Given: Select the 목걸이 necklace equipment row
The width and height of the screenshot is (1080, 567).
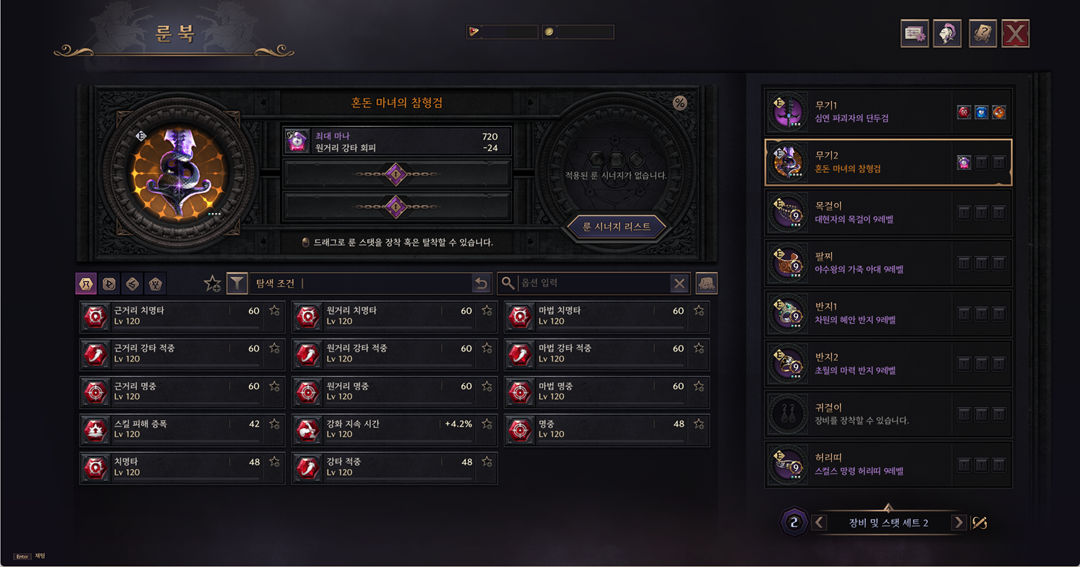Looking at the screenshot, I should tap(888, 212).
